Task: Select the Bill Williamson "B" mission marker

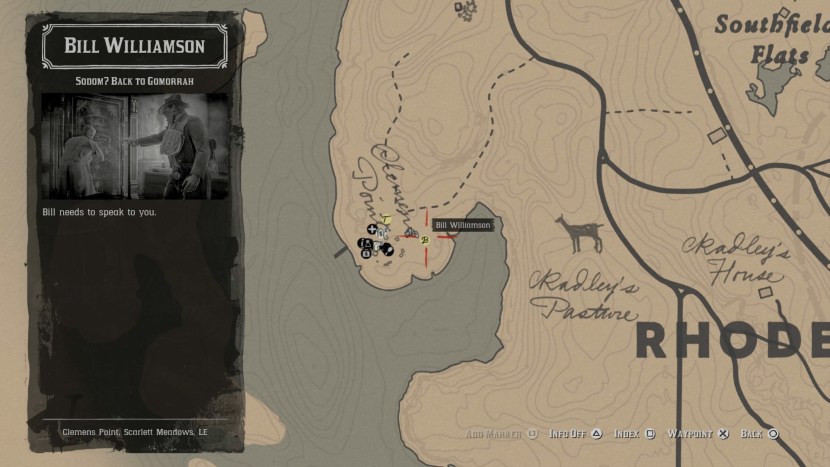Action: 425,240
